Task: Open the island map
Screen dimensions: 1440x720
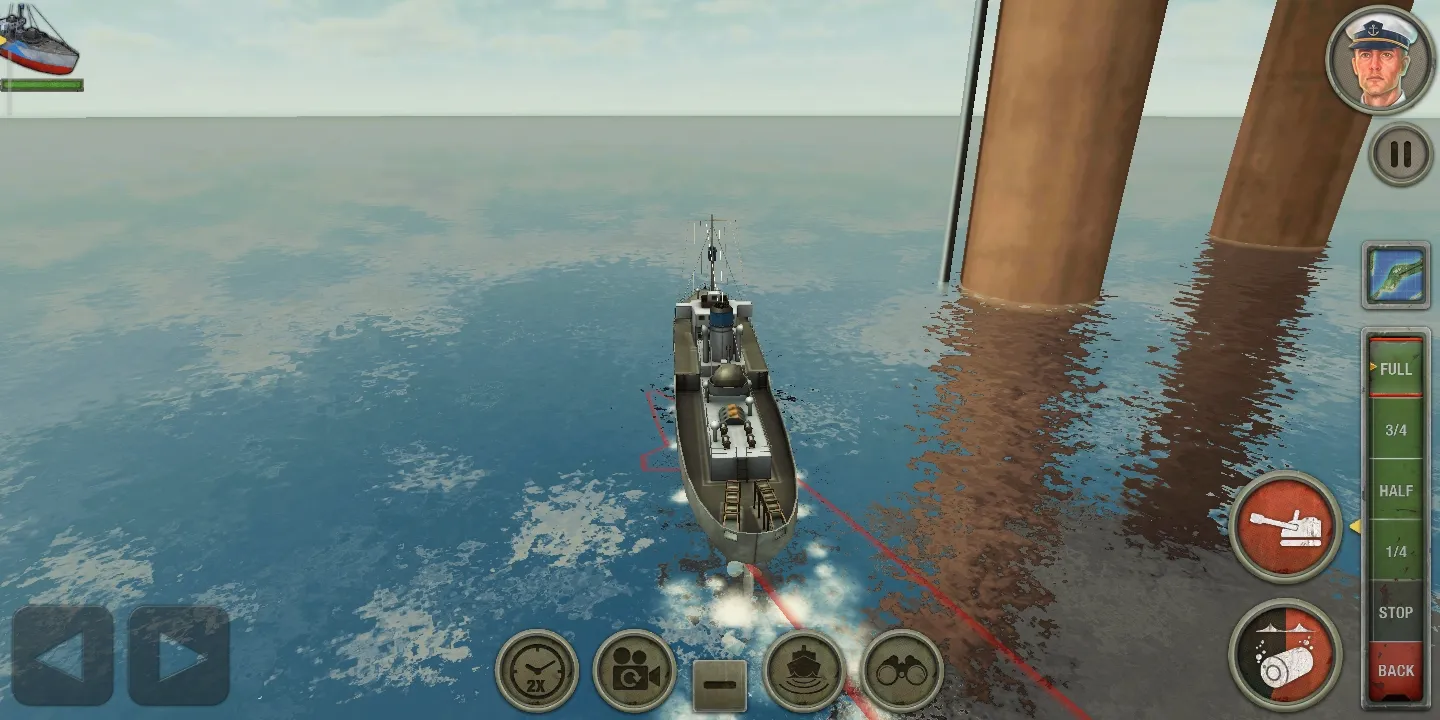Action: coord(1395,275)
